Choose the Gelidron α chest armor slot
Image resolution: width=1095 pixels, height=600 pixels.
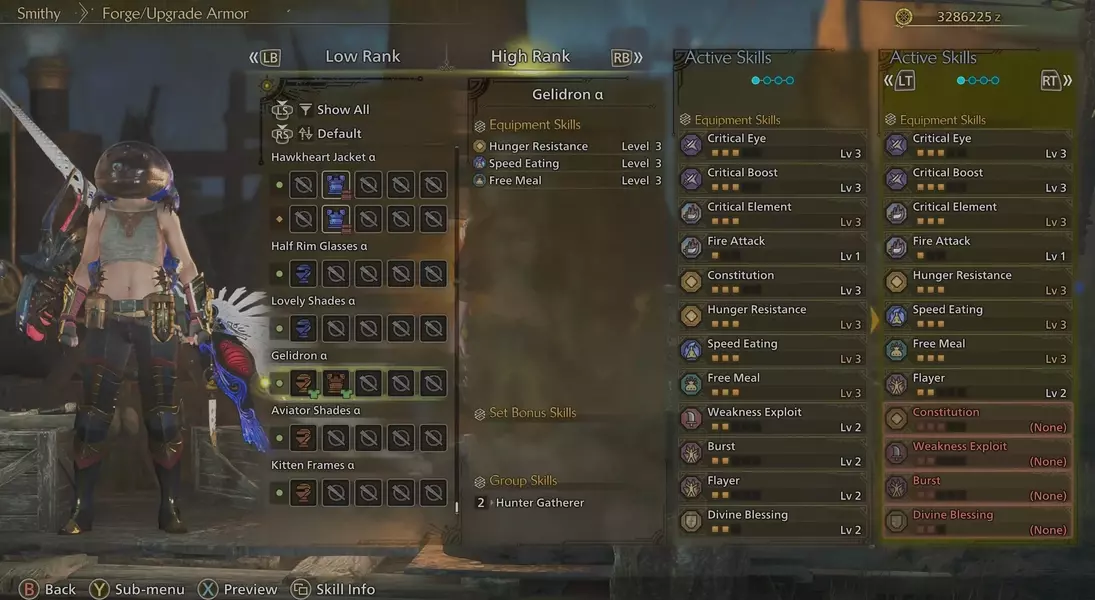tap(336, 383)
